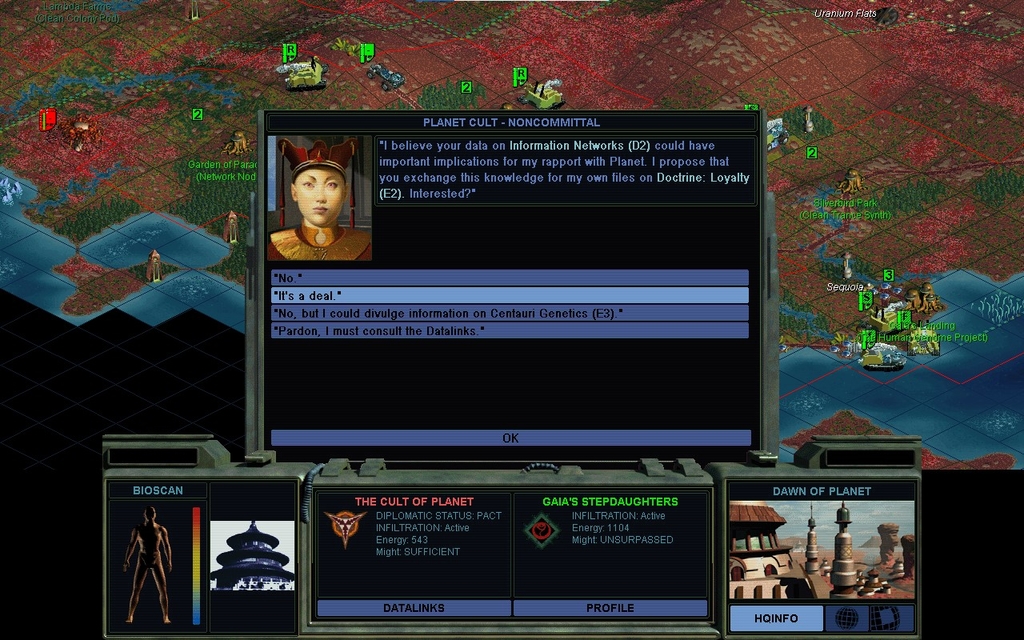The height and width of the screenshot is (640, 1024).
Task: Choose the "It's a deal." reply
Action: point(510,296)
